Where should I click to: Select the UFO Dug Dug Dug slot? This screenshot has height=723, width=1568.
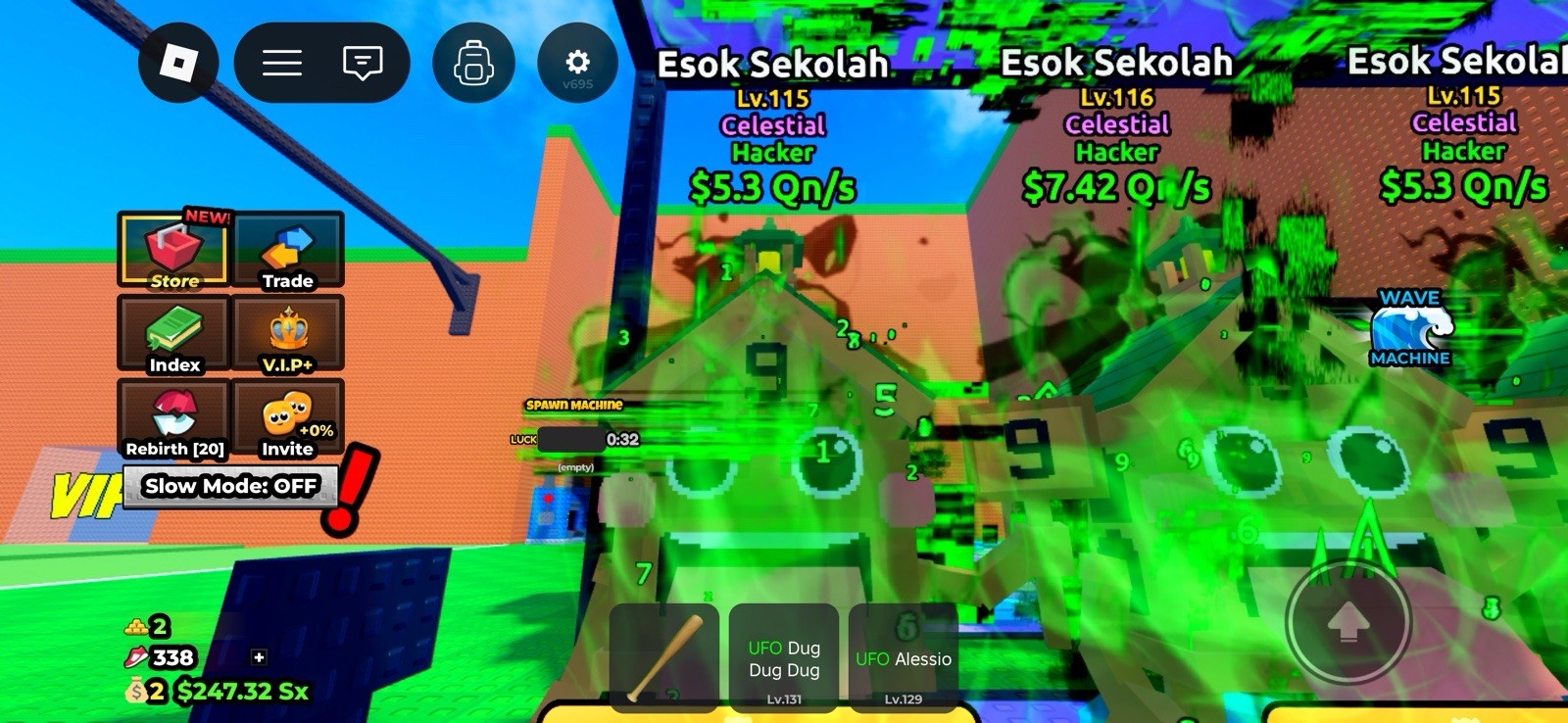783,658
